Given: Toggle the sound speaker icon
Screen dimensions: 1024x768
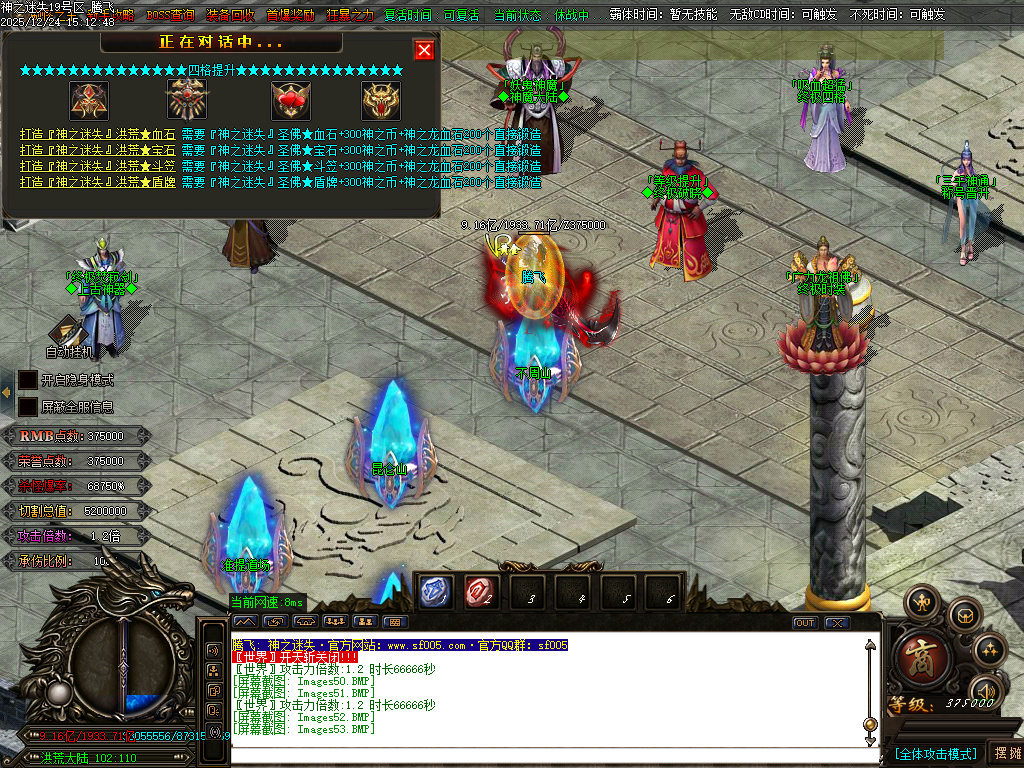Looking at the screenshot, I should click(986, 692).
